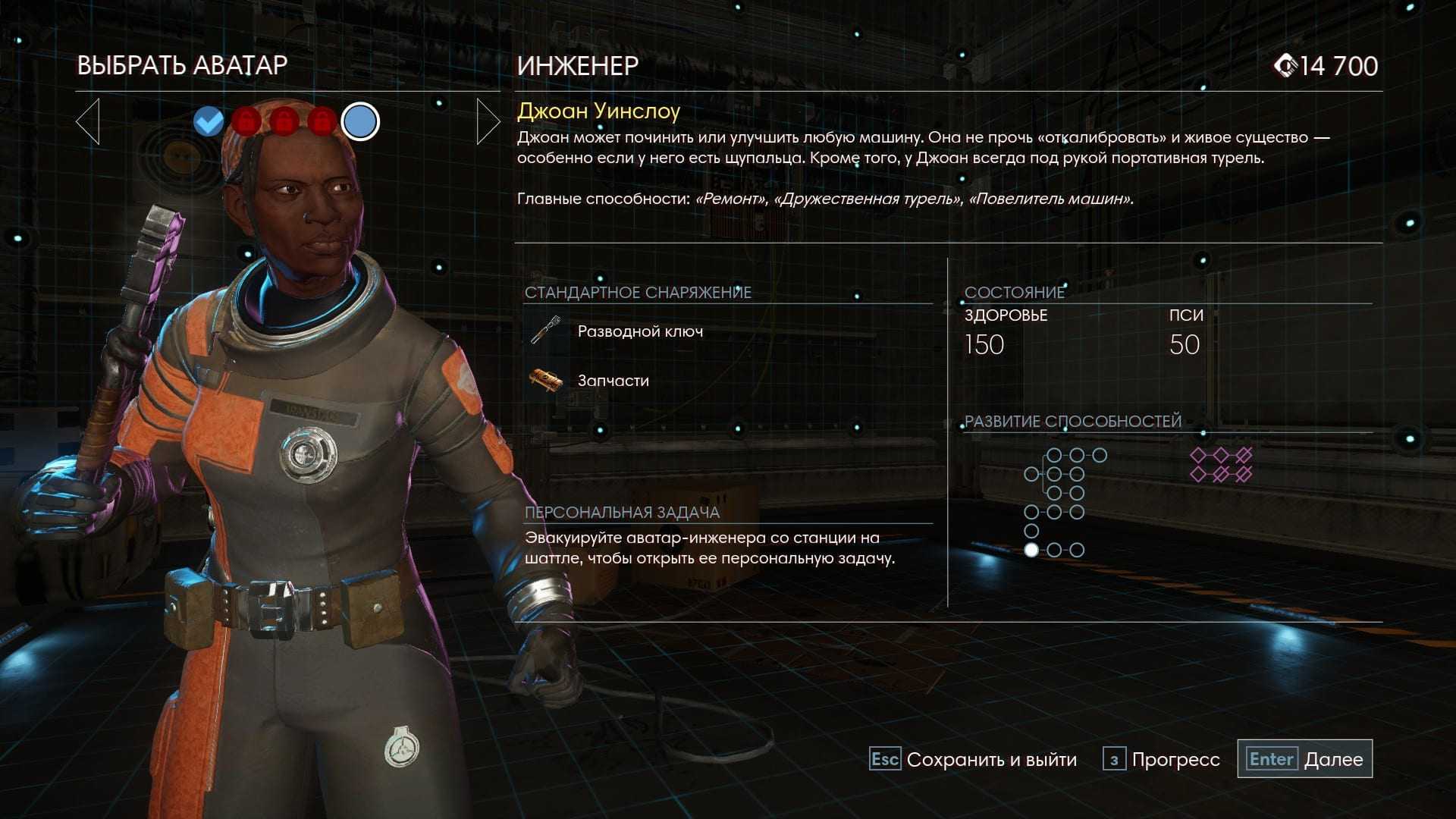
Task: Select the Разводной ключ wrench item
Action: (x=639, y=331)
